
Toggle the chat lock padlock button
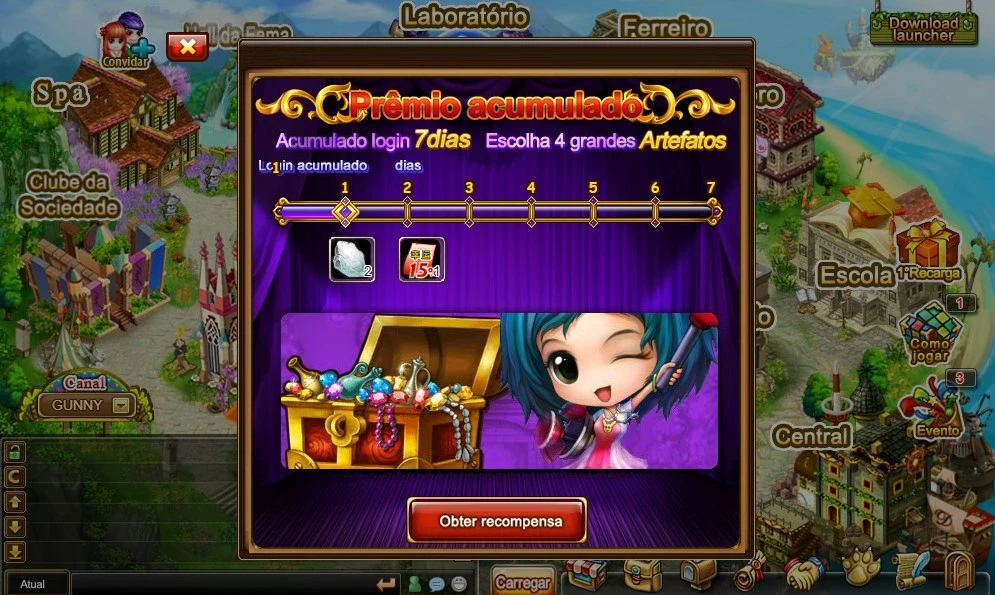[15, 452]
